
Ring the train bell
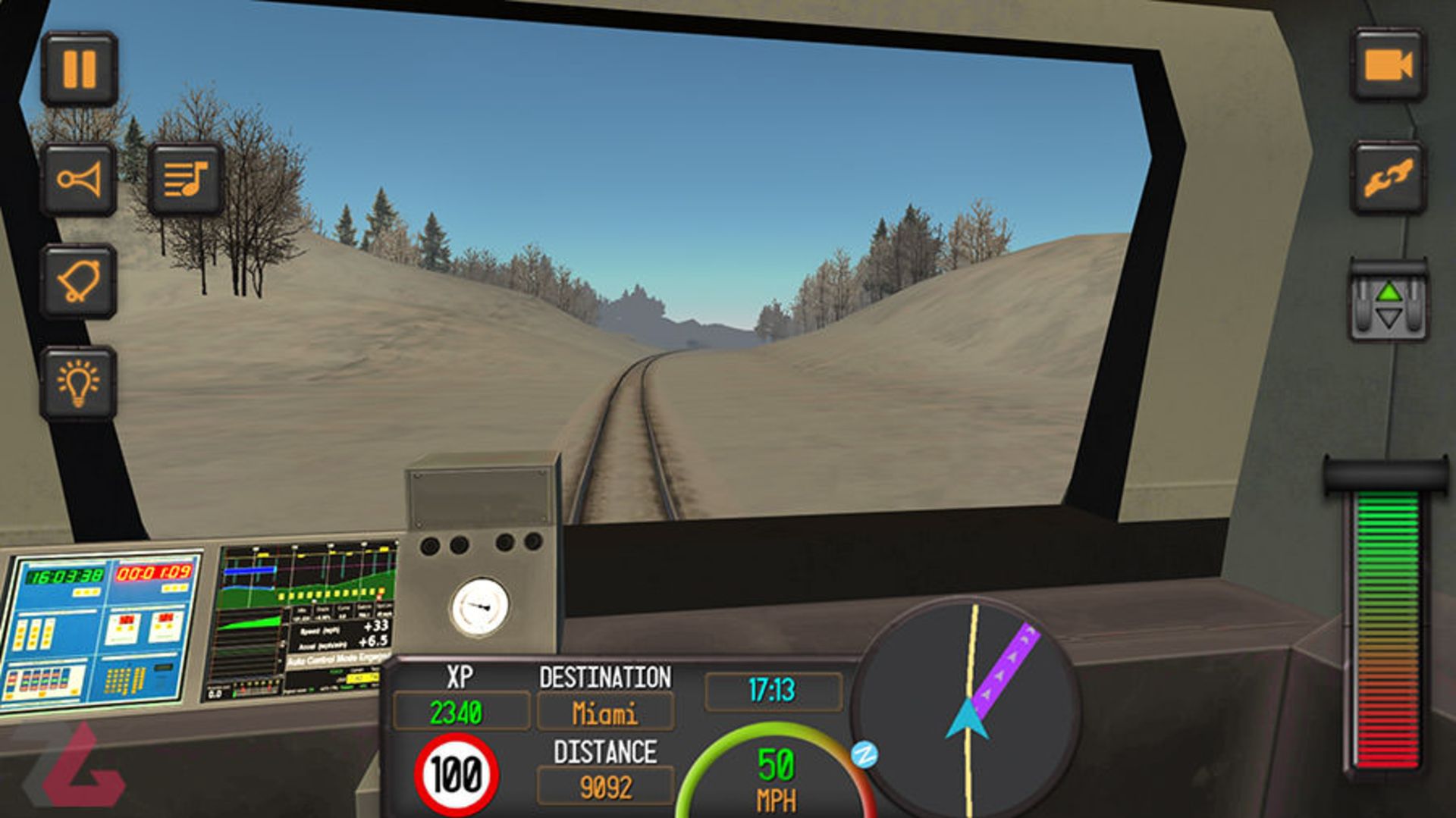(79, 281)
